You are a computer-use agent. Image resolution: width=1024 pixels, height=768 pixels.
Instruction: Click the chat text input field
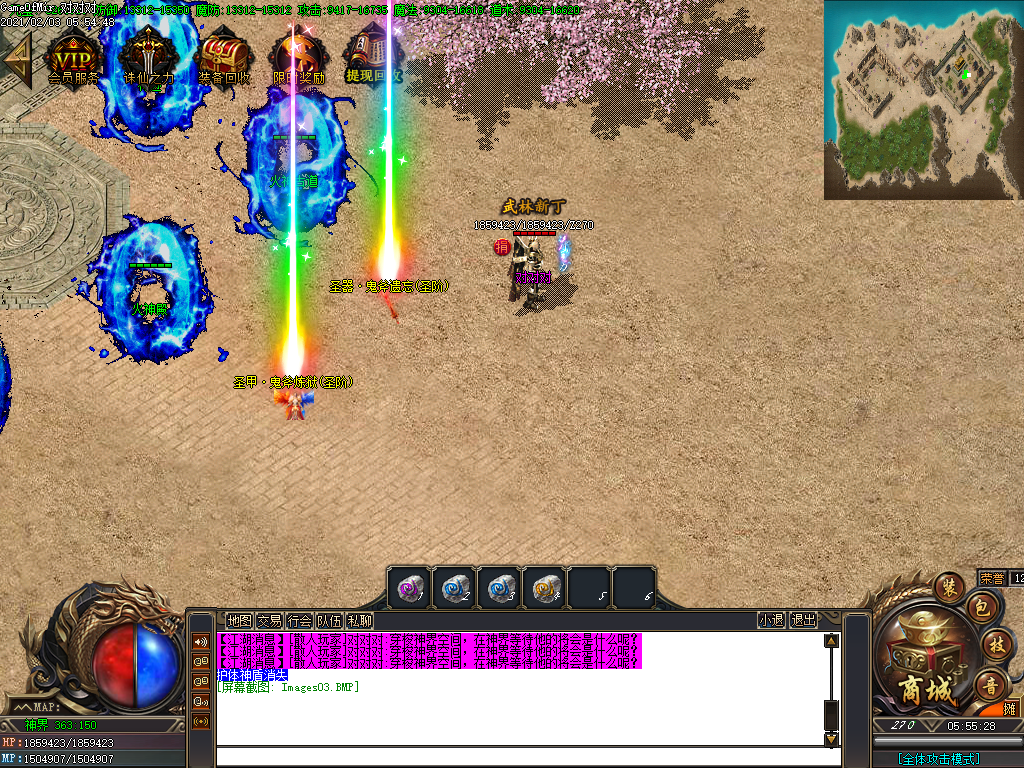(520, 757)
